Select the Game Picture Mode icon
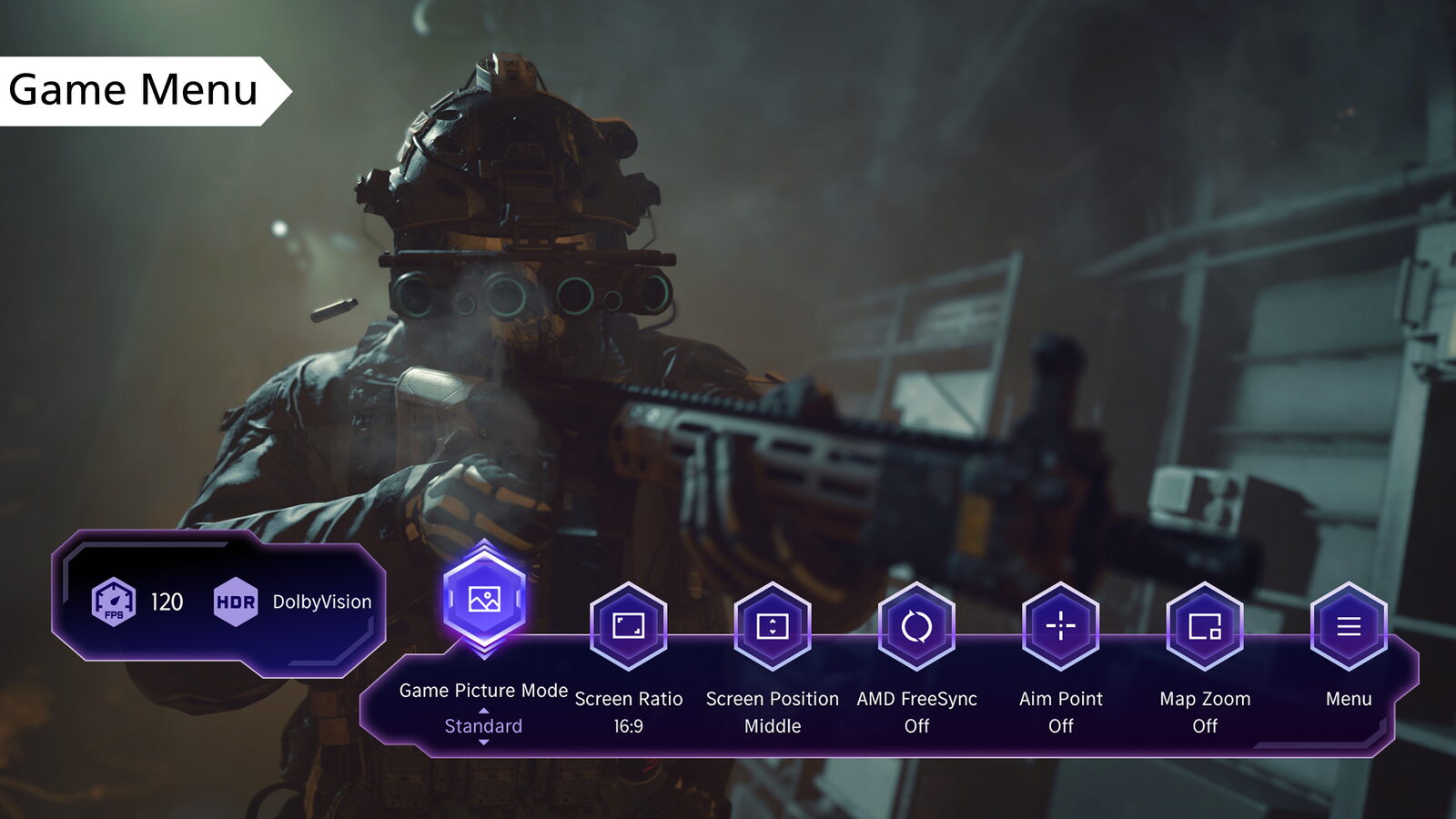 (x=484, y=600)
